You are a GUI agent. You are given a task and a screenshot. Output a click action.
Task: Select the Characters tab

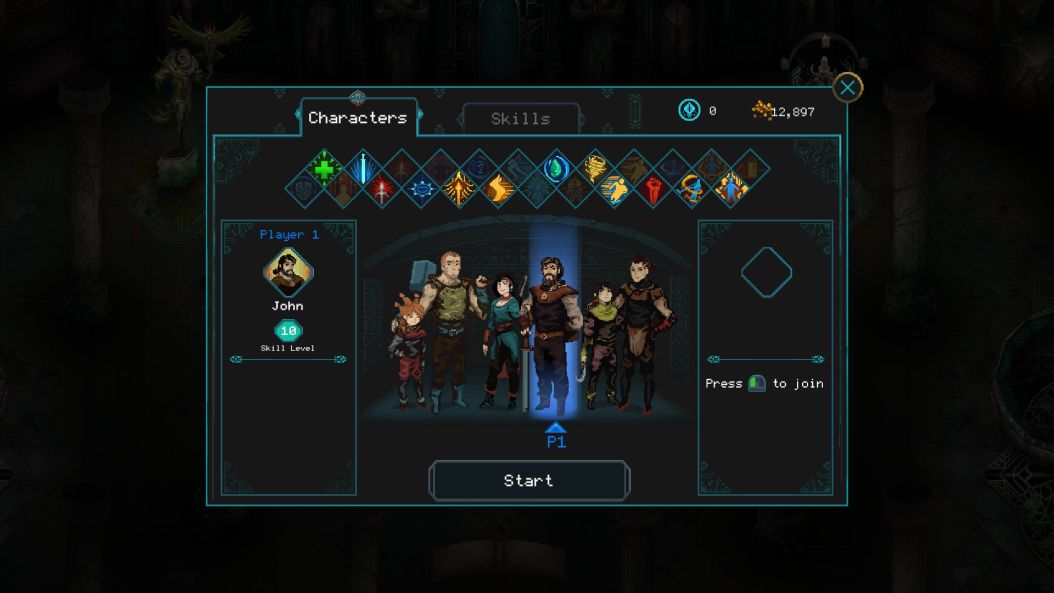tap(357, 118)
